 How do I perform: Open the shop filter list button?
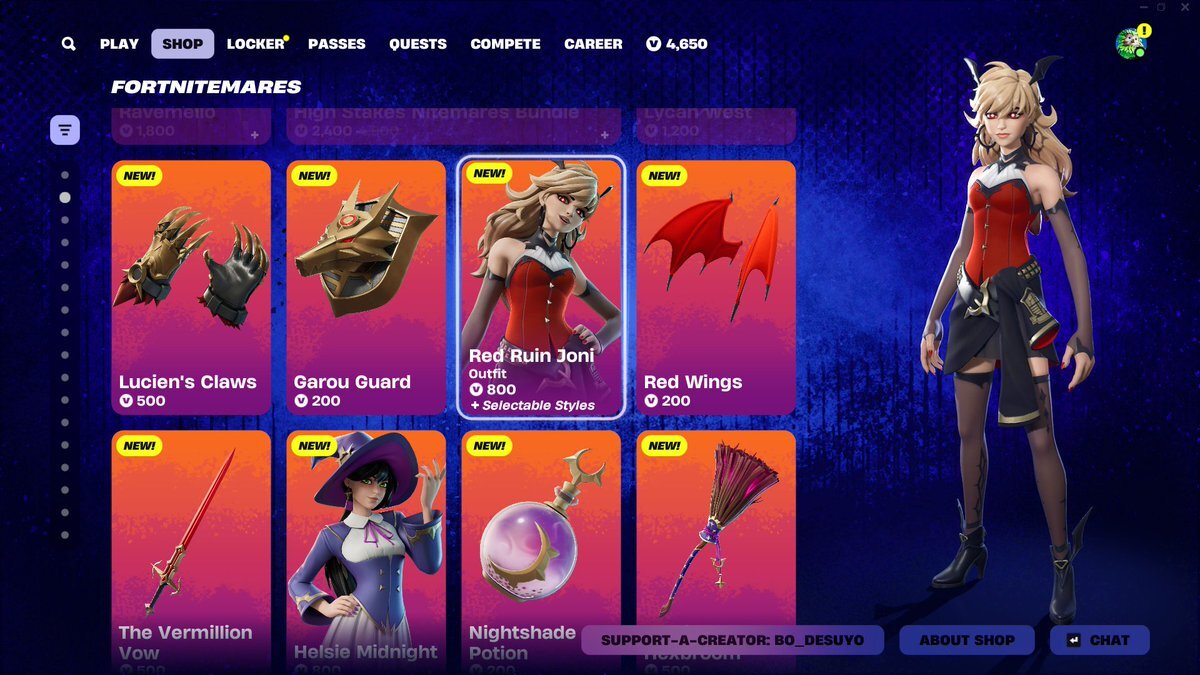coord(65,130)
